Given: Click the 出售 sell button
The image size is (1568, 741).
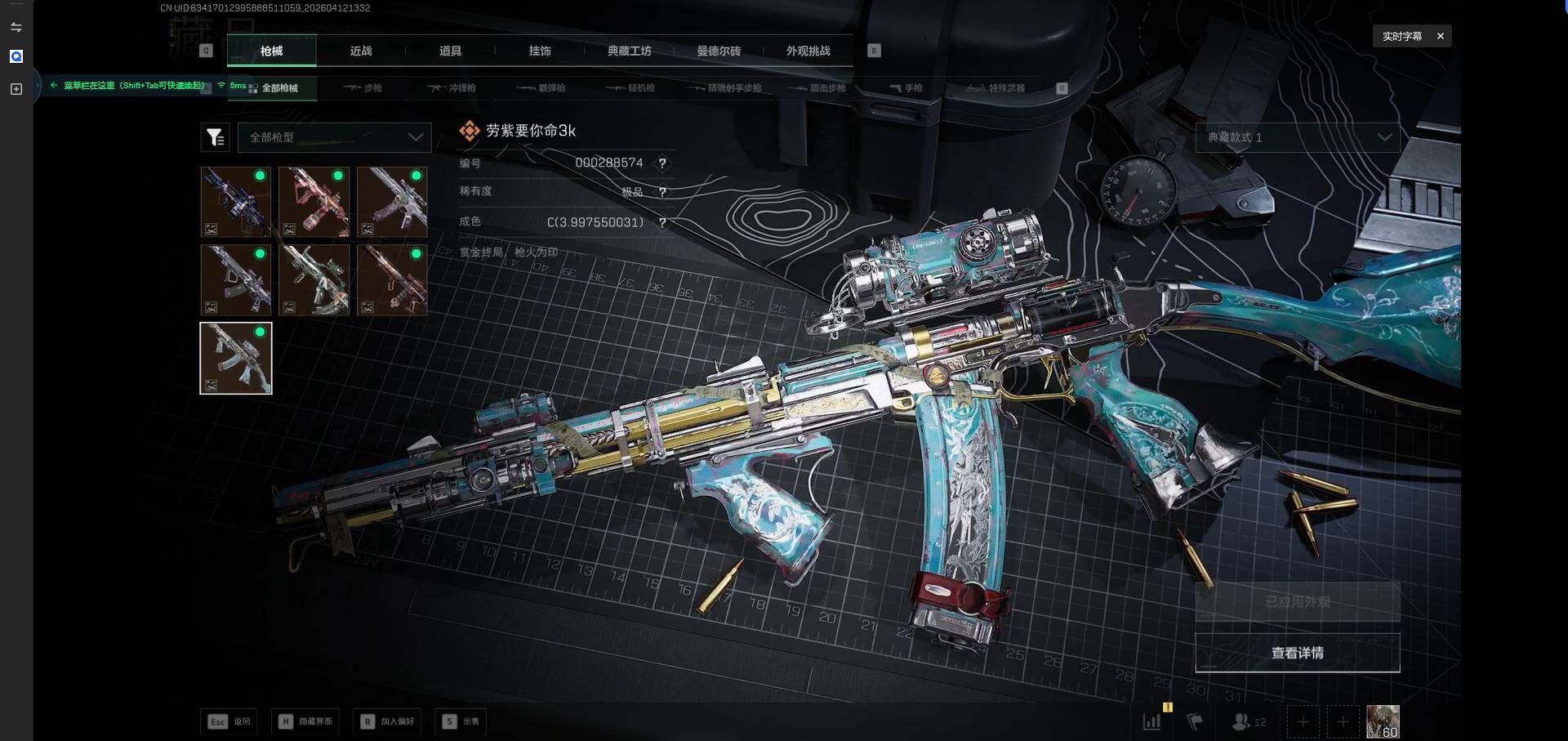Looking at the screenshot, I should 461,721.
